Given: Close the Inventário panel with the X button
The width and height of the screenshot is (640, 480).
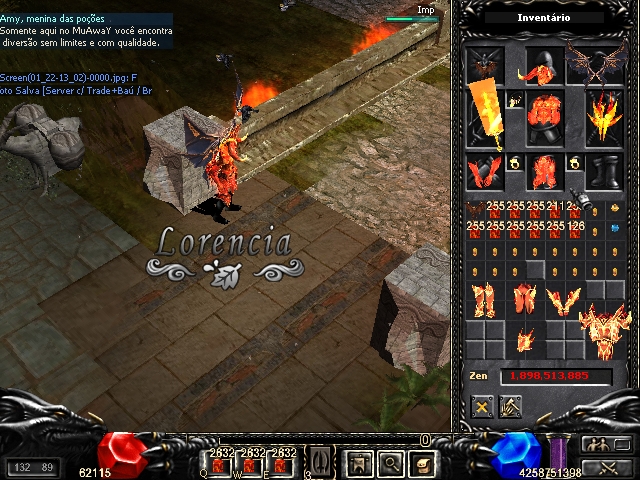Looking at the screenshot, I should pyautogui.click(x=483, y=406).
